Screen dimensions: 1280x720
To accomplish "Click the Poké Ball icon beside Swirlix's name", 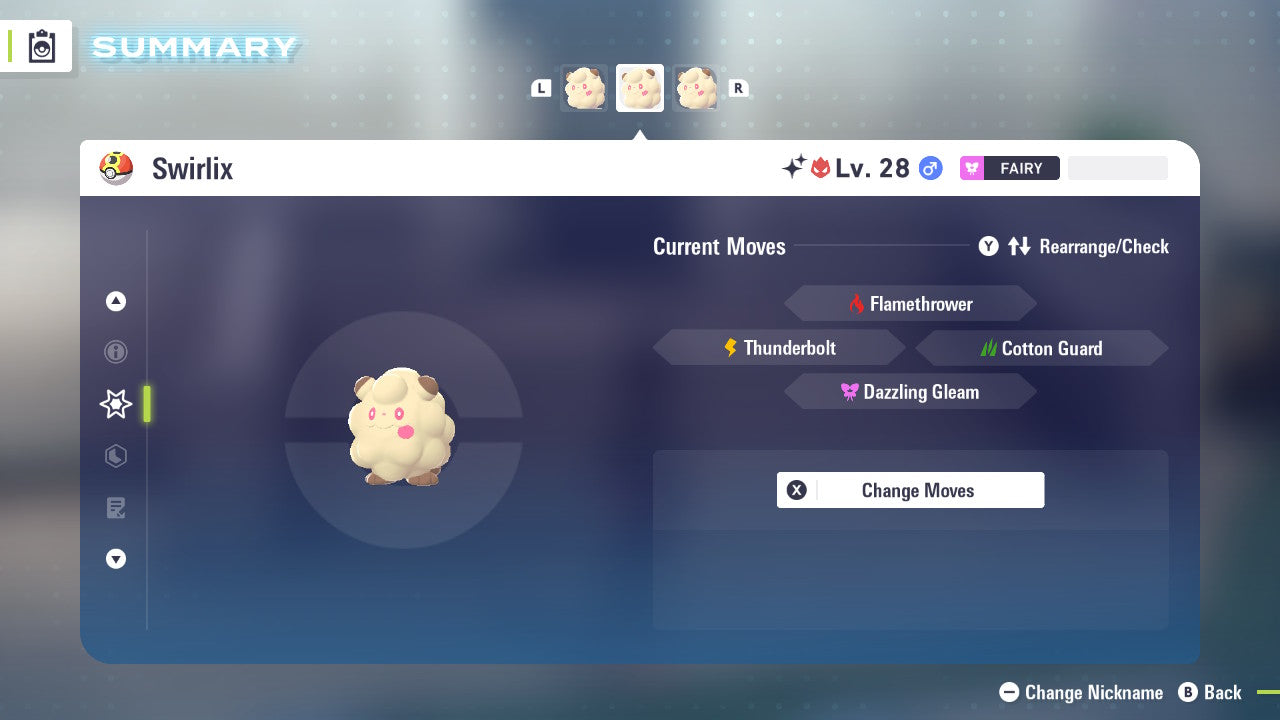I will 116,168.
